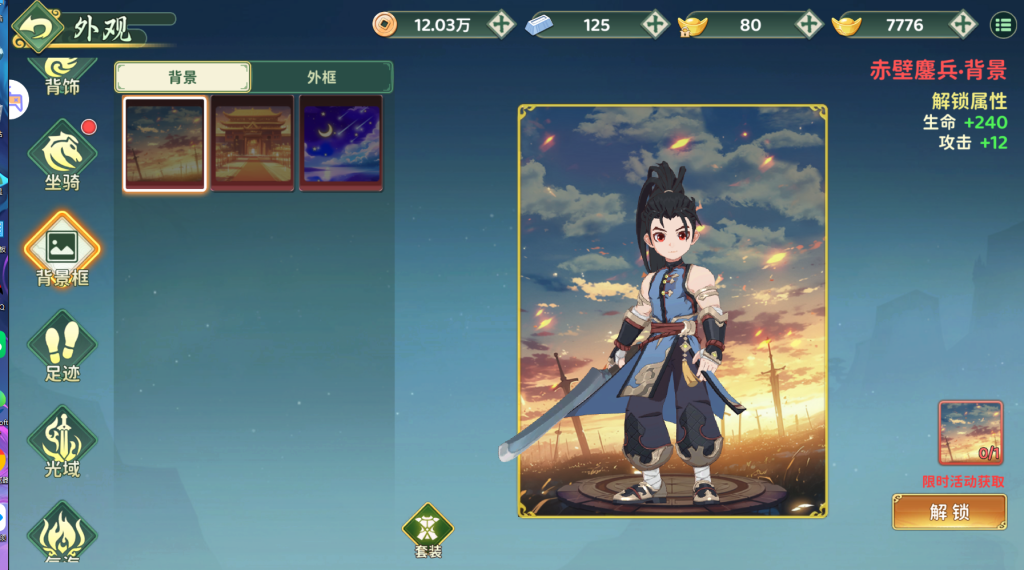This screenshot has height=570, width=1024.
Task: Switch to the 背景 tab
Action: pos(182,77)
